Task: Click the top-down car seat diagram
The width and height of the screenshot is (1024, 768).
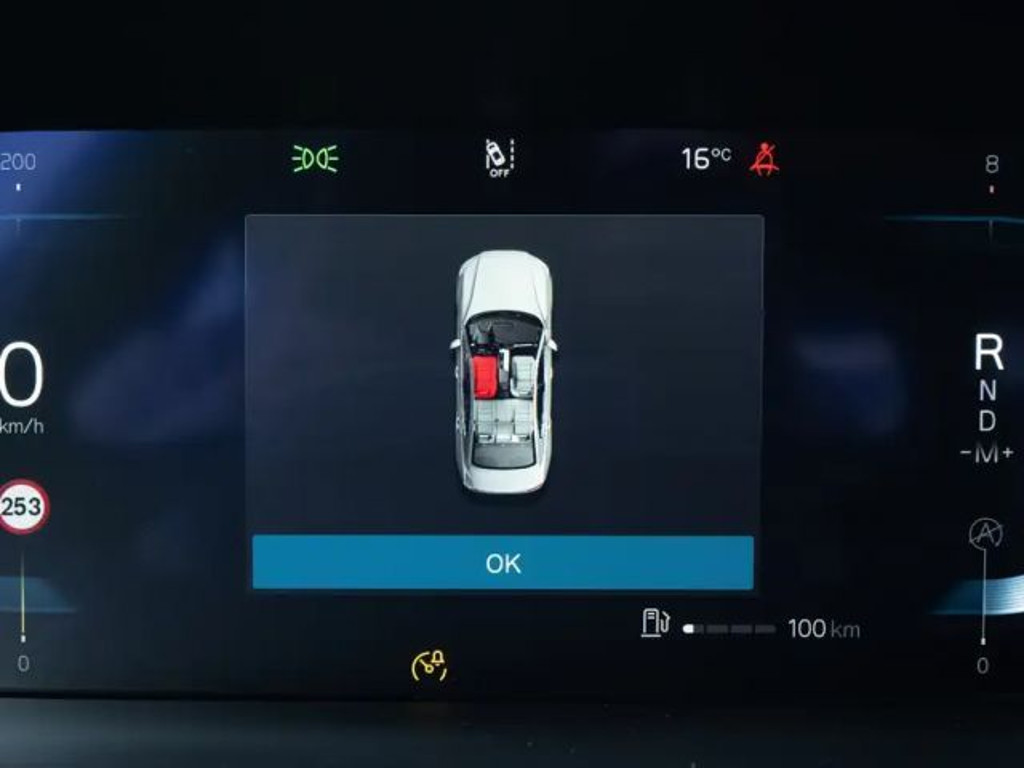Action: point(504,372)
